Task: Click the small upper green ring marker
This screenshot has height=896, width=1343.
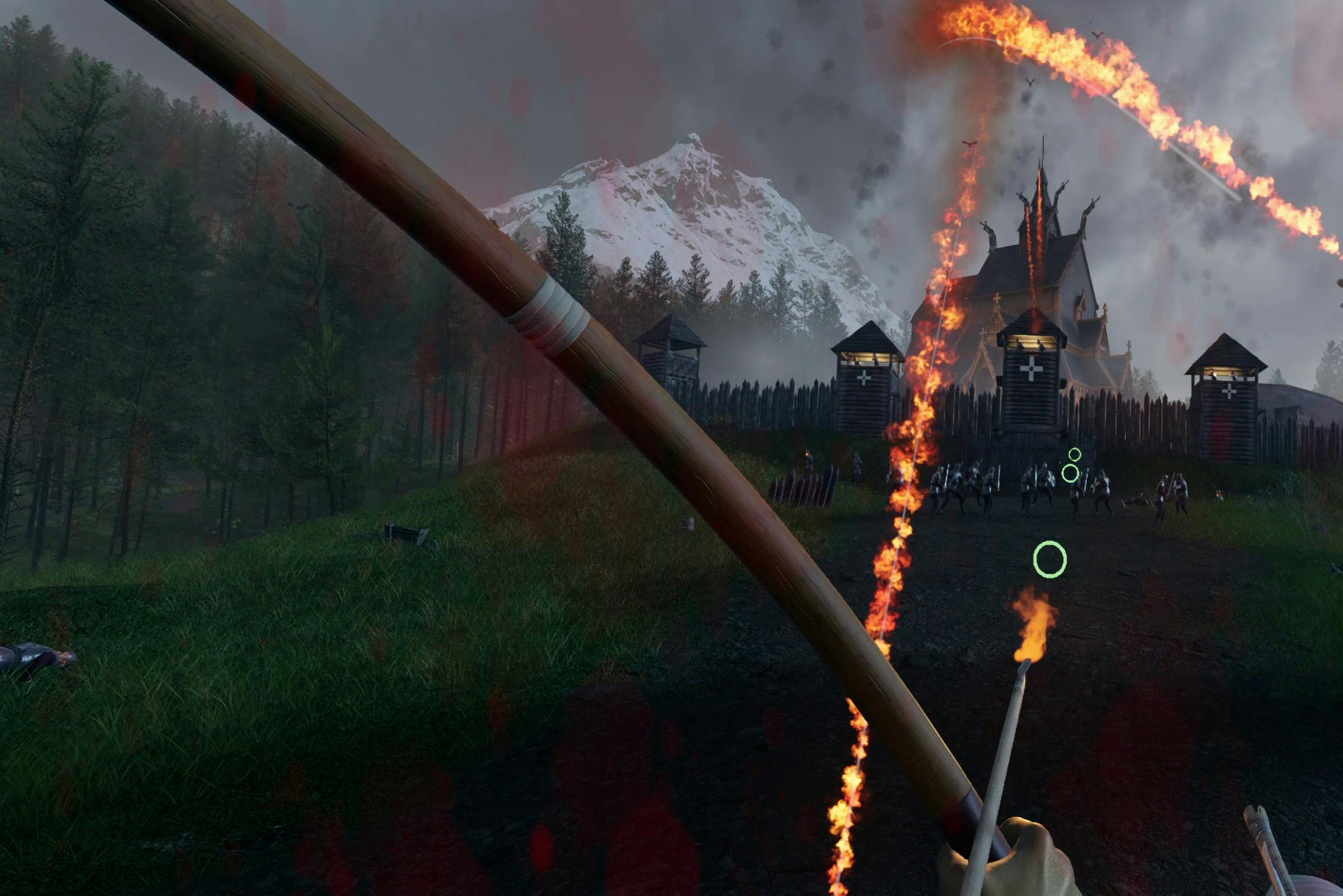Action: tap(1074, 455)
